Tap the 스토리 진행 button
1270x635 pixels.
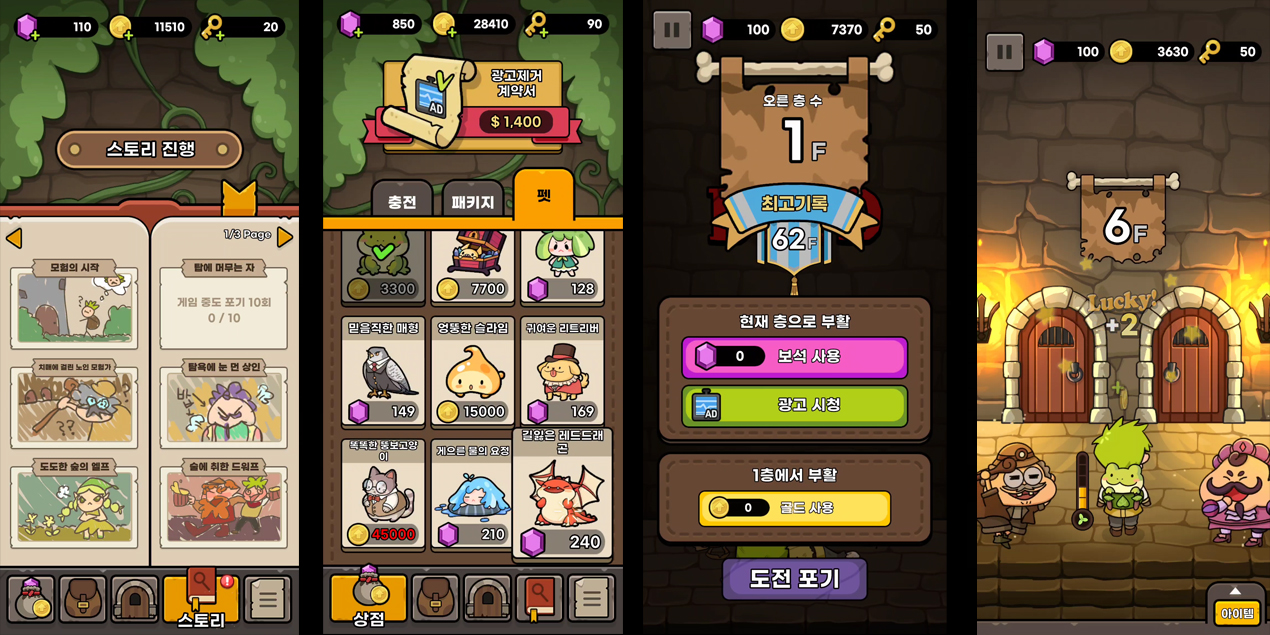click(150, 150)
